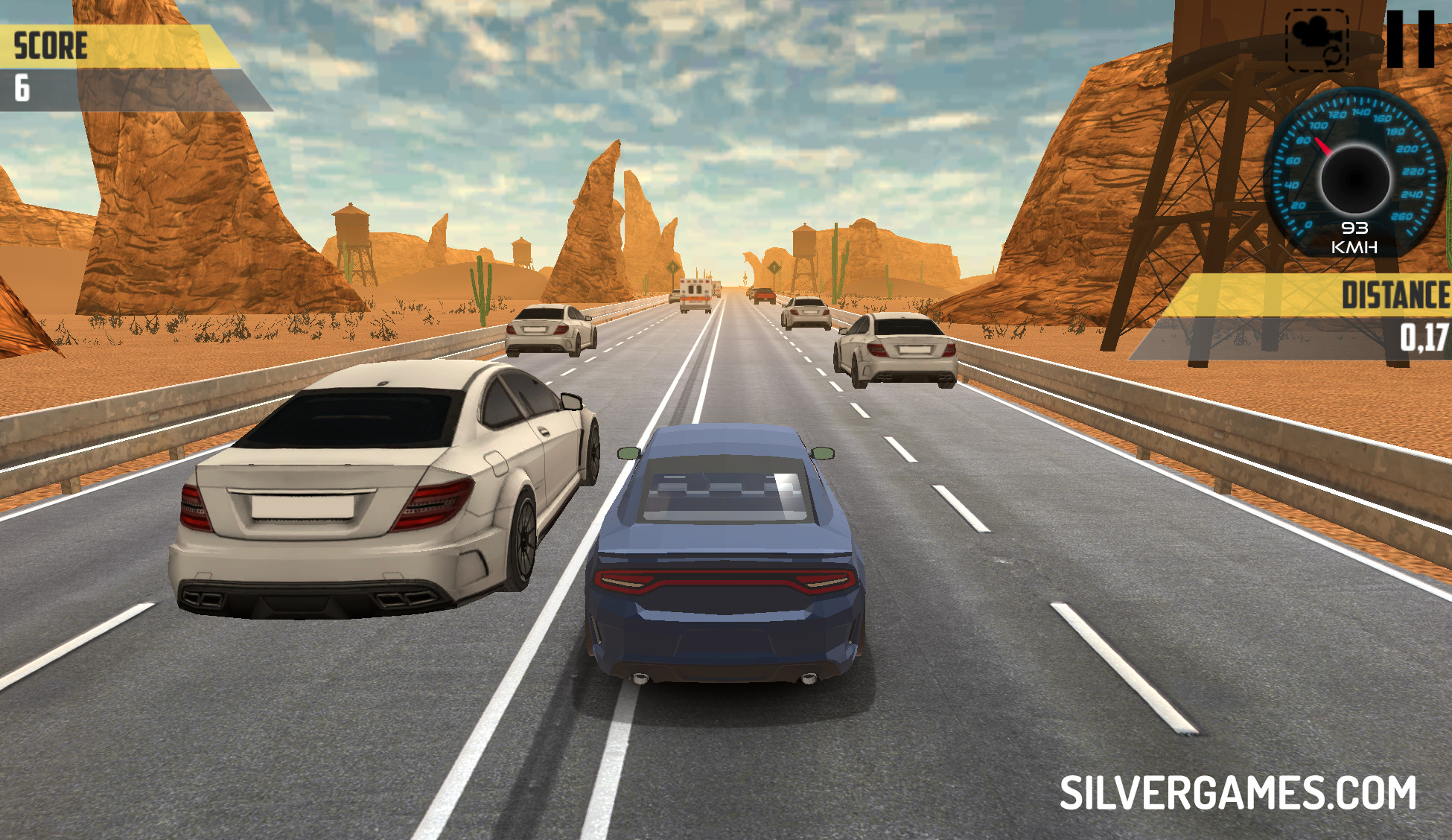
Task: Switch camera view with the camera icon
Action: click(1316, 40)
